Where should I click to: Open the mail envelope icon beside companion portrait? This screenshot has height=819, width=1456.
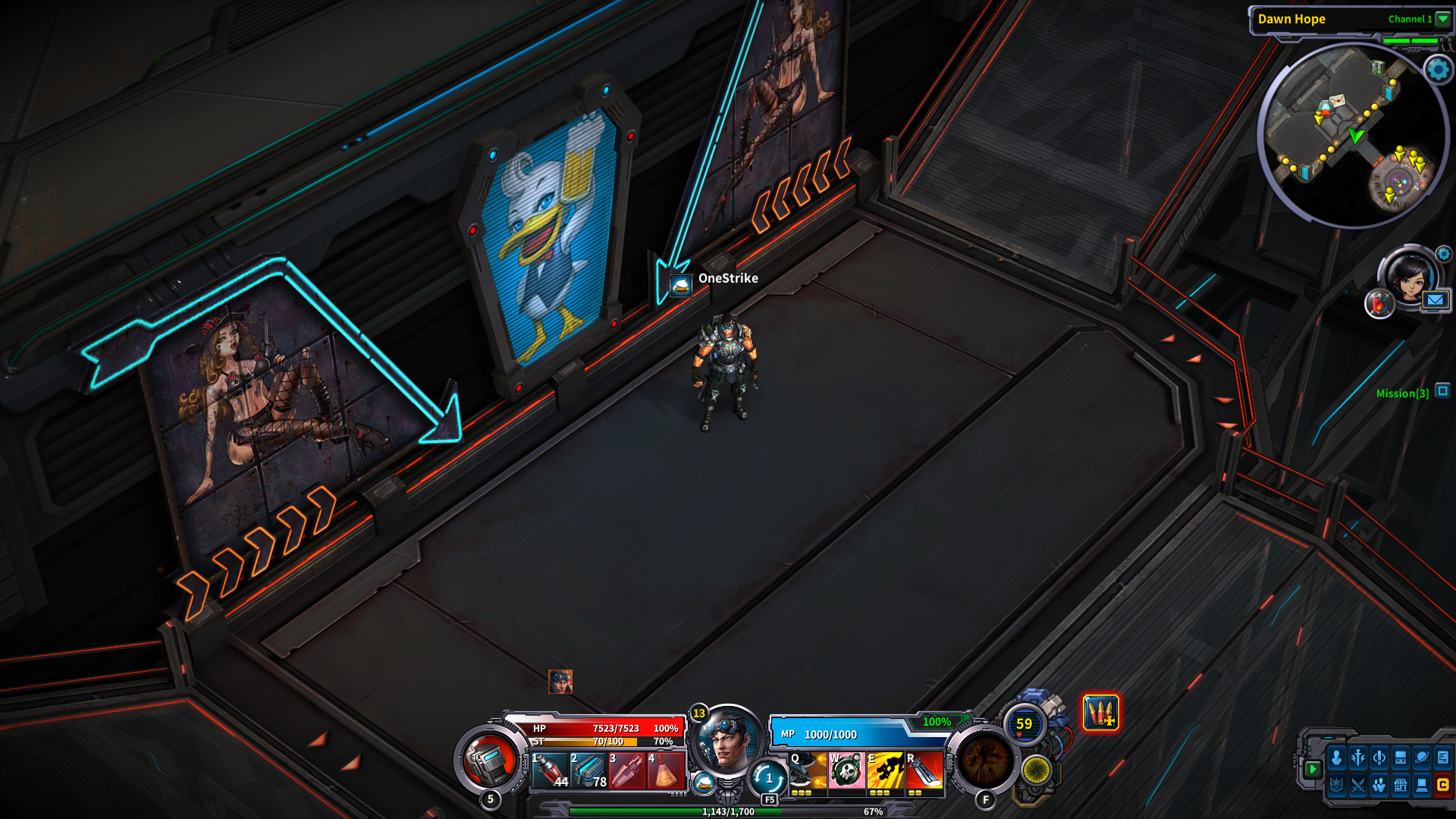1435,300
